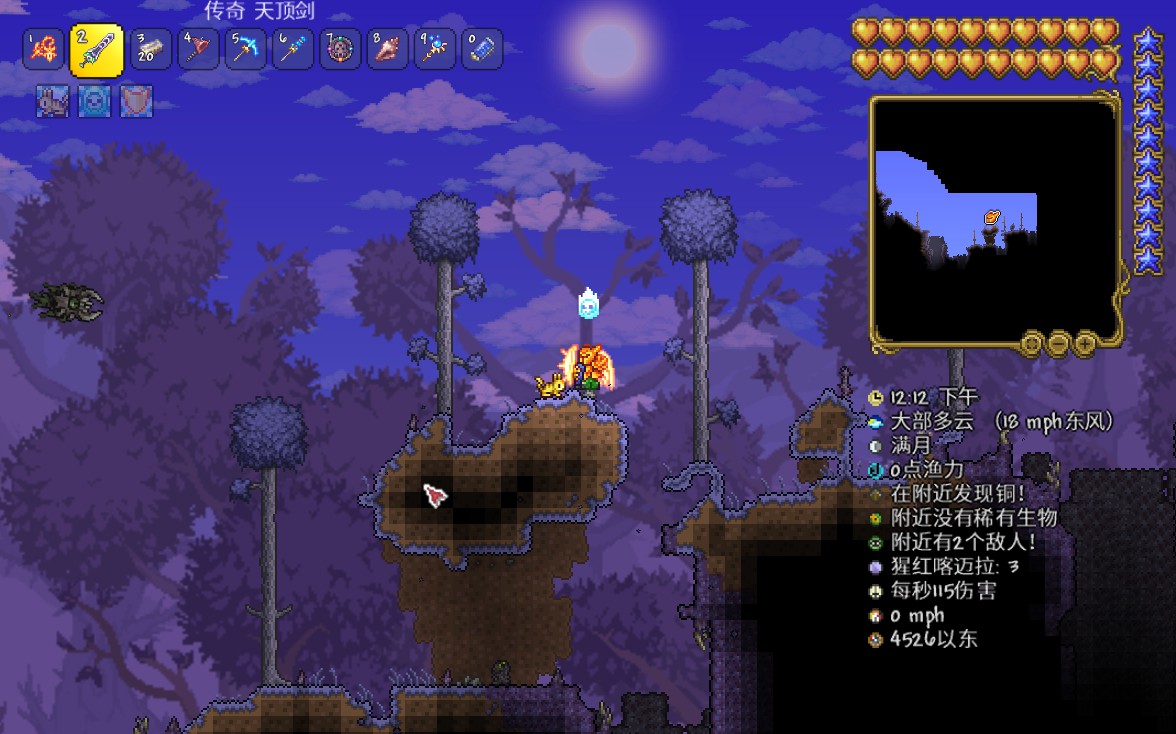Reset the minimap zoom with the crosshair button

coord(1030,344)
